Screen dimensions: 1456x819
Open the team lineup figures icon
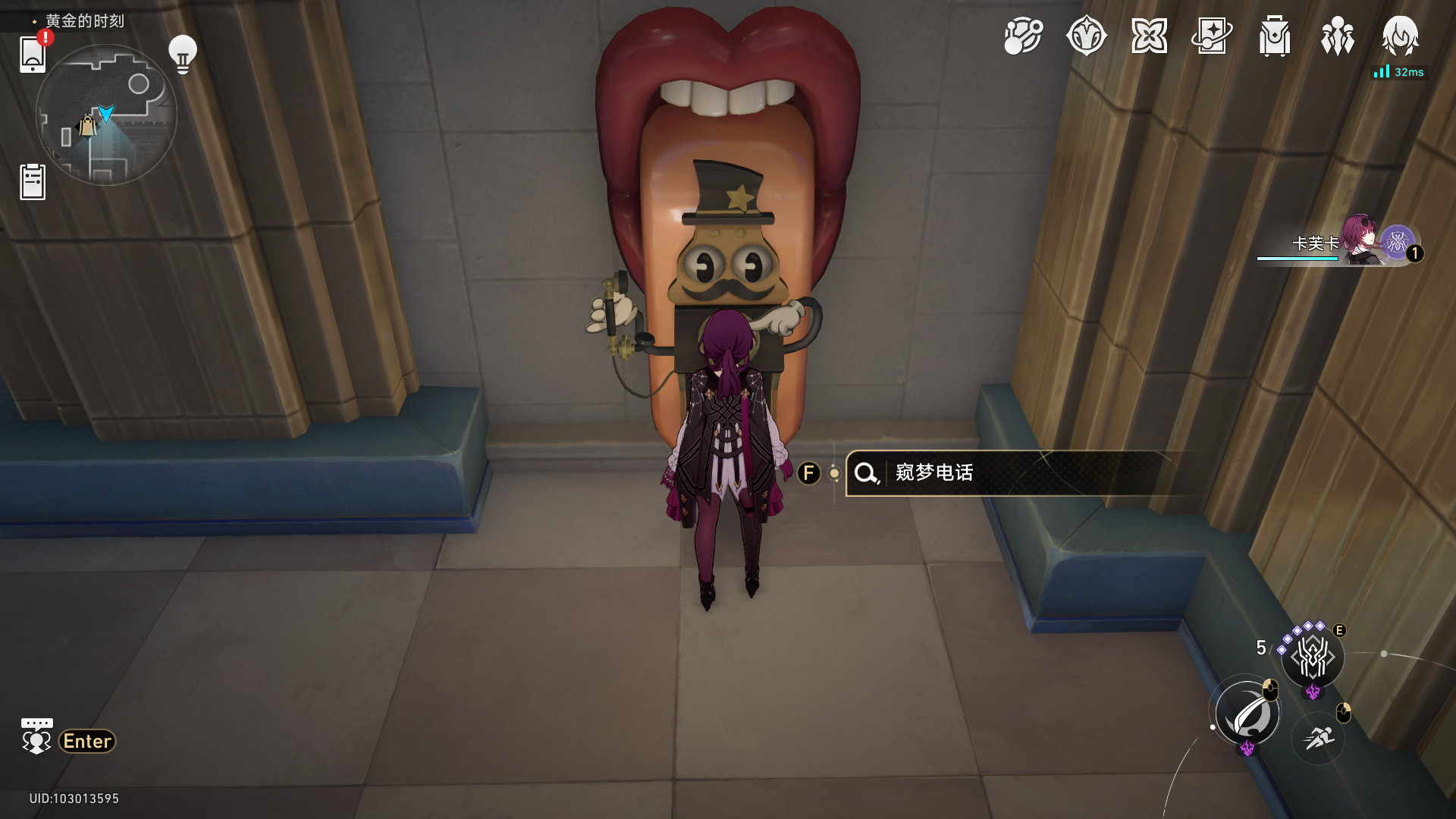[x=1337, y=36]
